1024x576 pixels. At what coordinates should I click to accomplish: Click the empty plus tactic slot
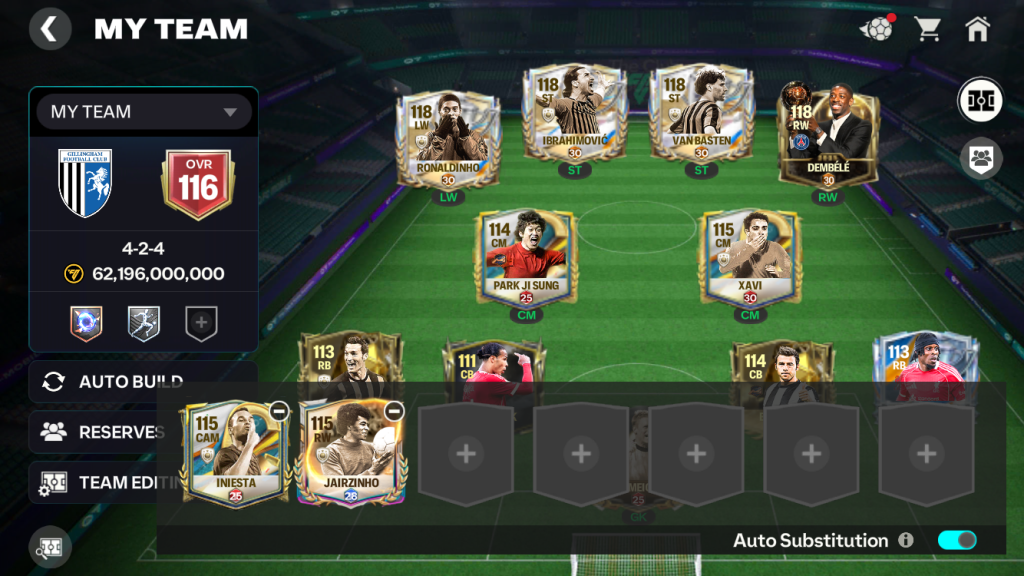tap(201, 323)
